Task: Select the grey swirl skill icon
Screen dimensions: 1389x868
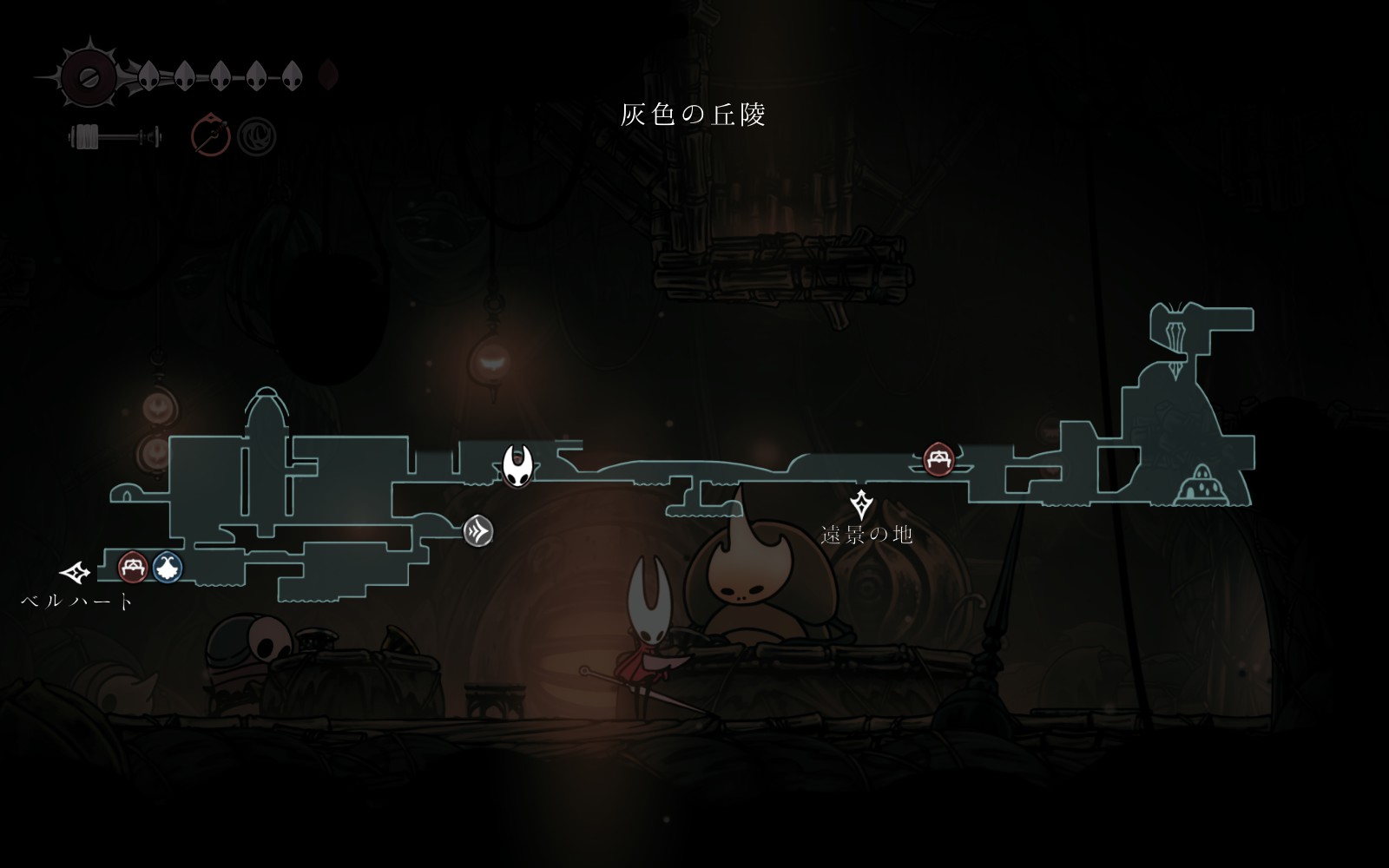Action: coord(257,136)
